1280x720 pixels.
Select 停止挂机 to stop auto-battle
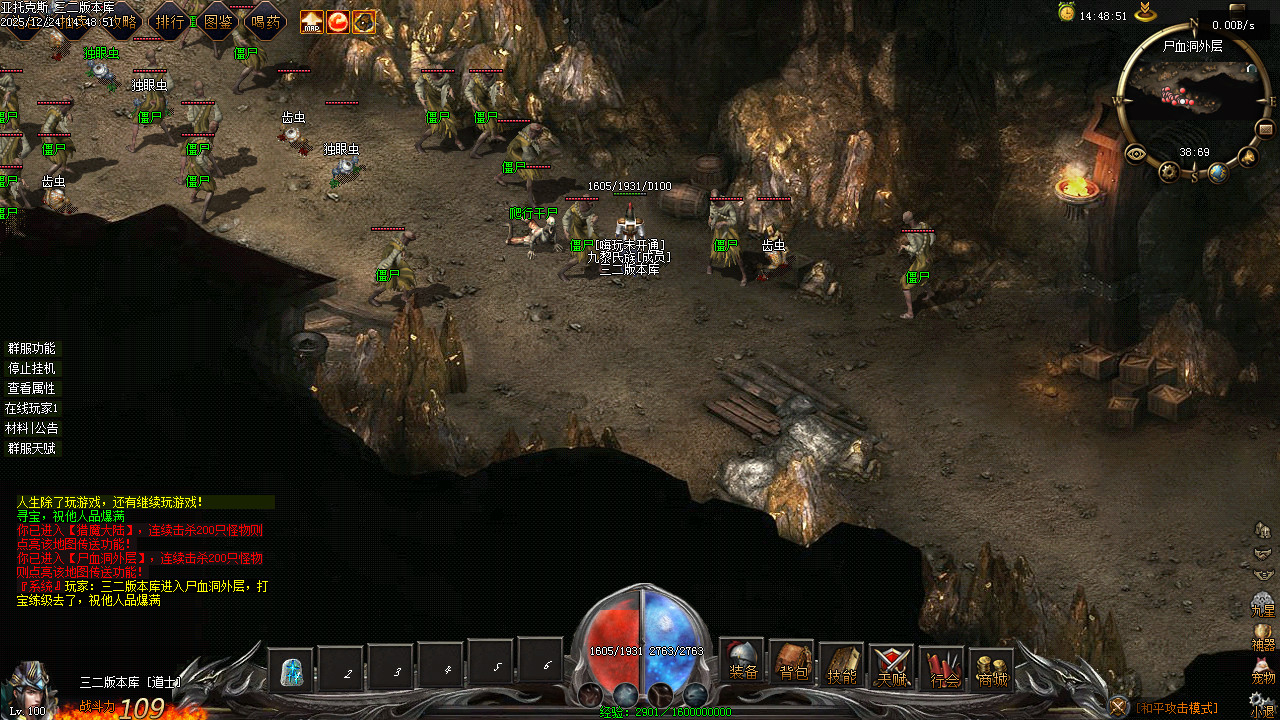(32, 369)
